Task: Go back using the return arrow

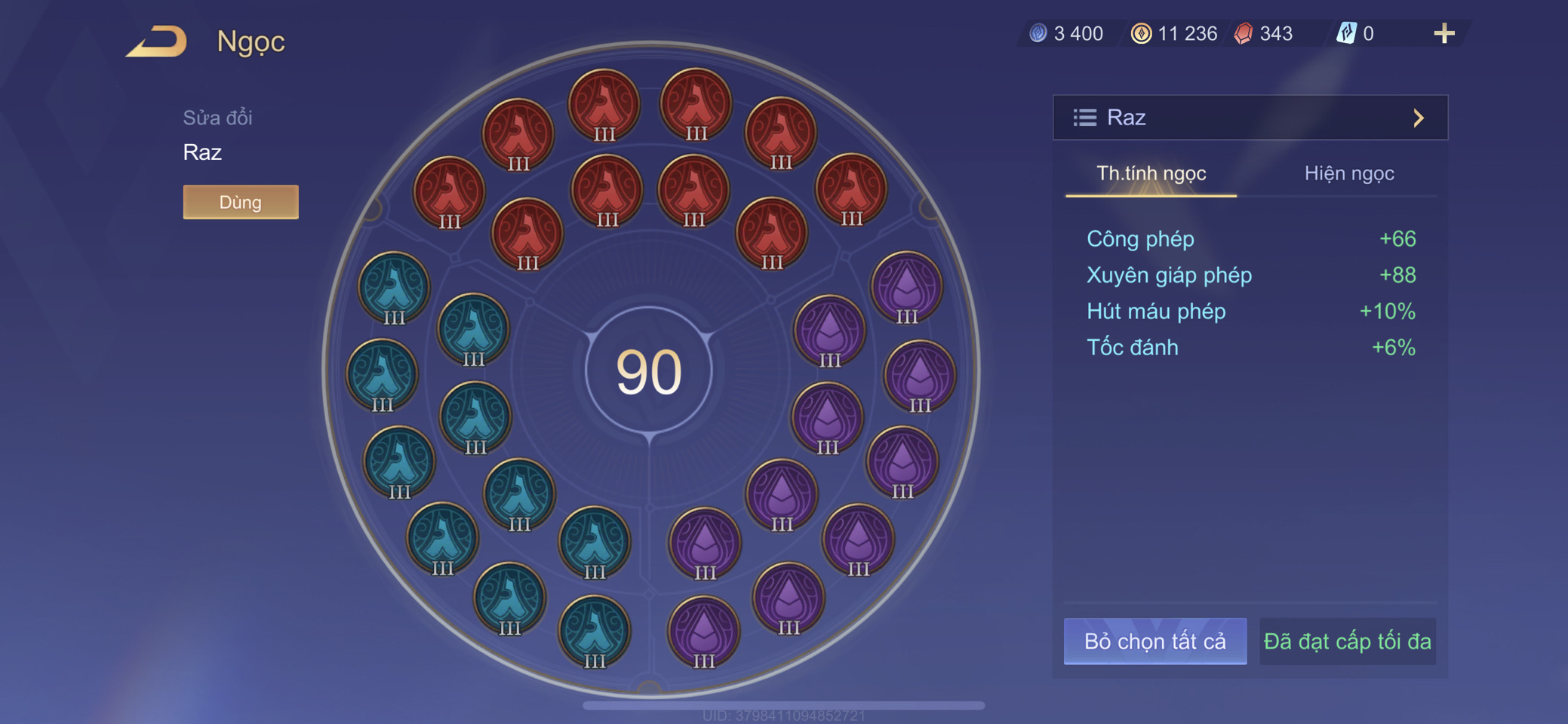Action: (157, 41)
